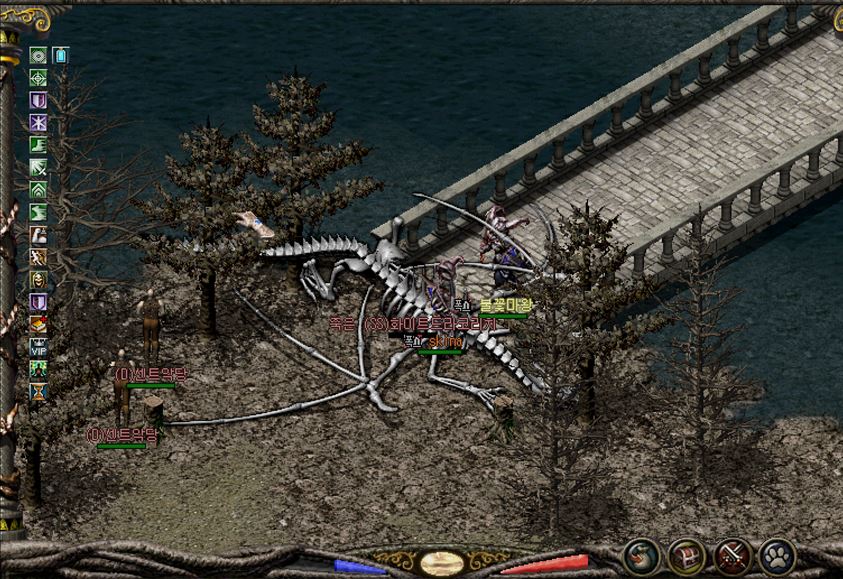
Task: Click the crossed swords combat button
Action: (732, 555)
